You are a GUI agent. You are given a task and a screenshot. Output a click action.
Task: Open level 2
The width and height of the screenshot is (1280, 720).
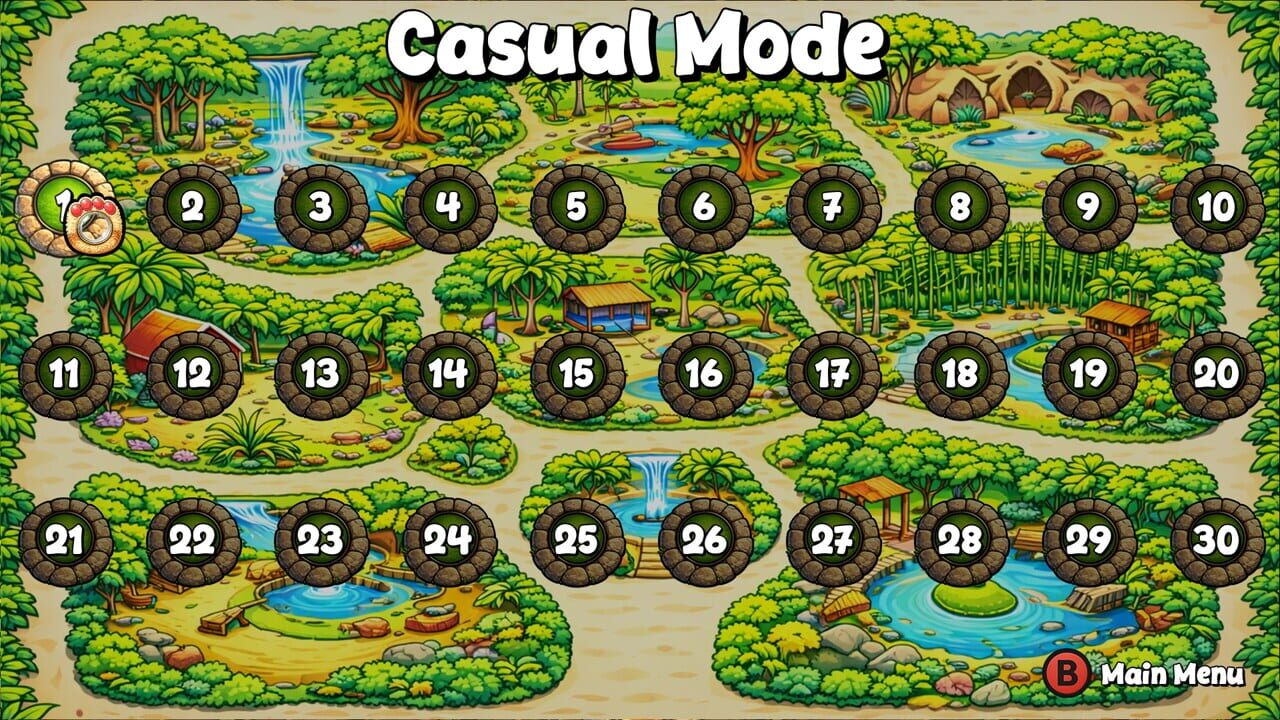[x=188, y=208]
